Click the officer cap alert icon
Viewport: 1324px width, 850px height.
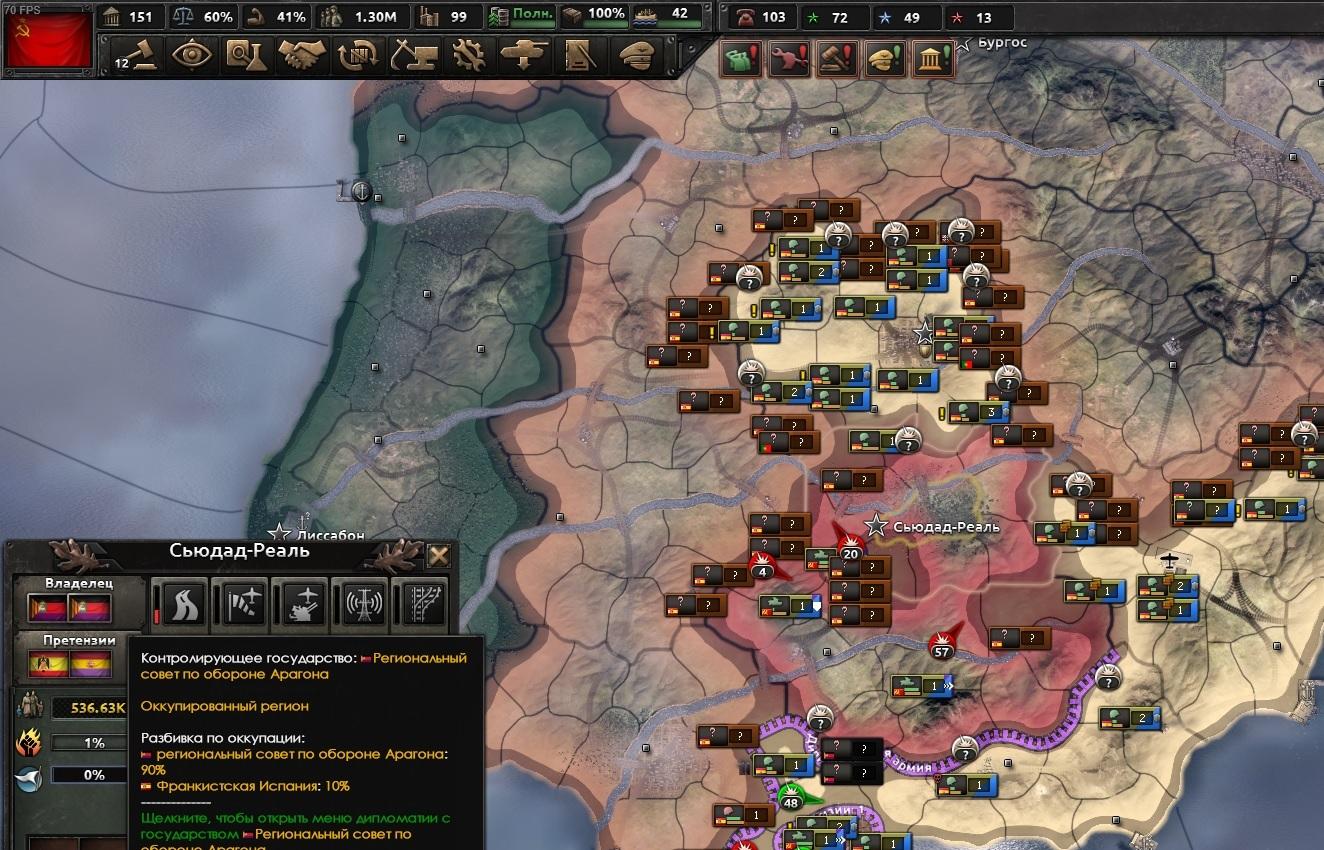(x=884, y=59)
